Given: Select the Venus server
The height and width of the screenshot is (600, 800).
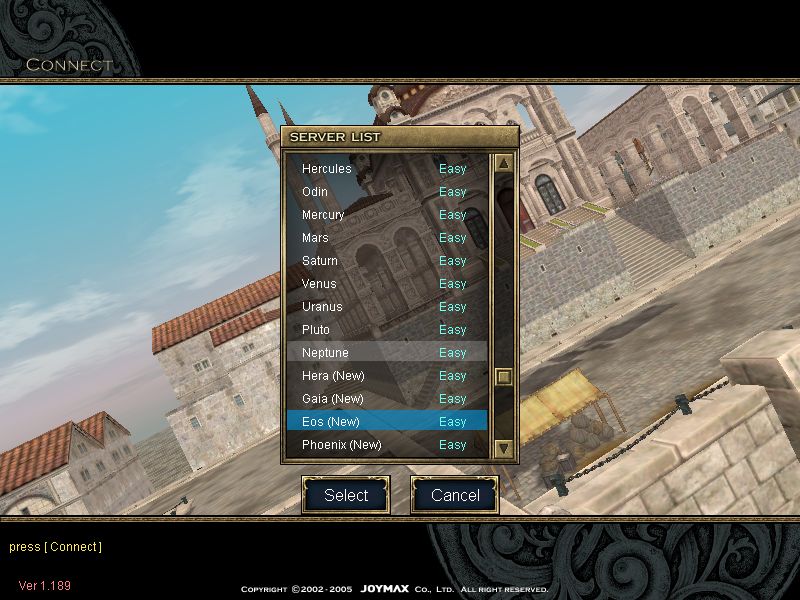Looking at the screenshot, I should [385, 284].
